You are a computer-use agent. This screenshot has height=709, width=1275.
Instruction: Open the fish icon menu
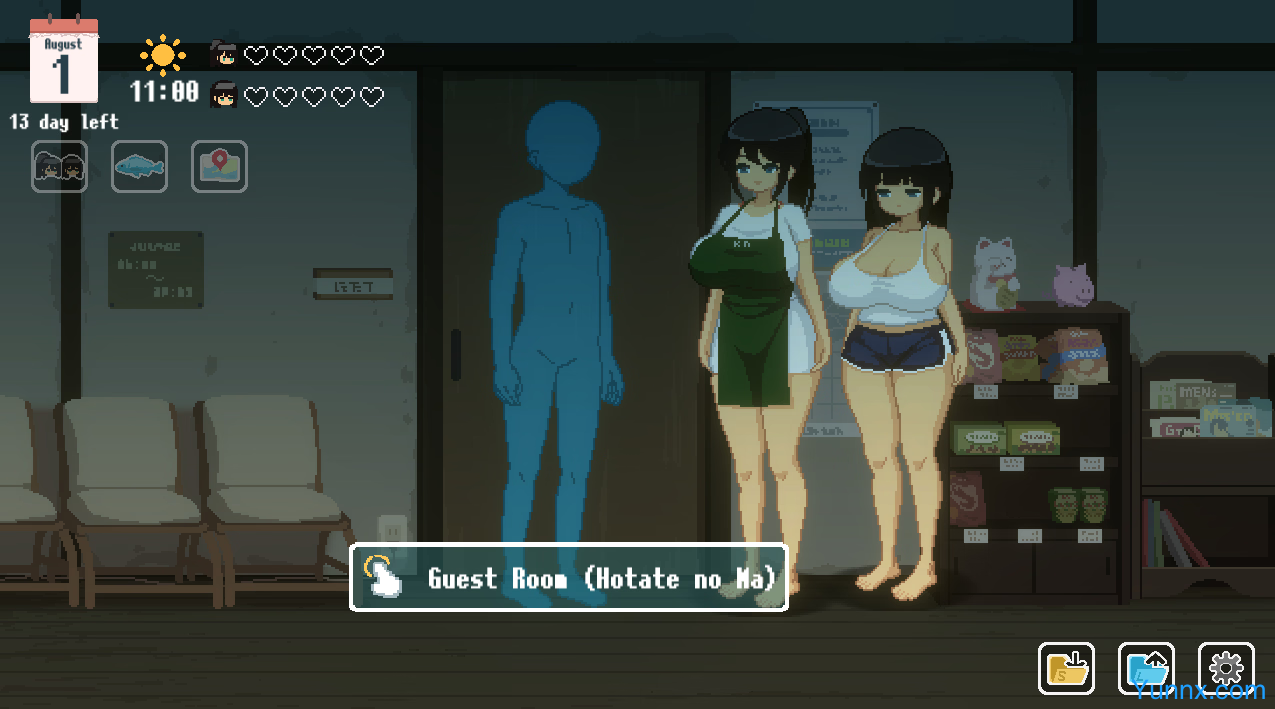point(139,167)
